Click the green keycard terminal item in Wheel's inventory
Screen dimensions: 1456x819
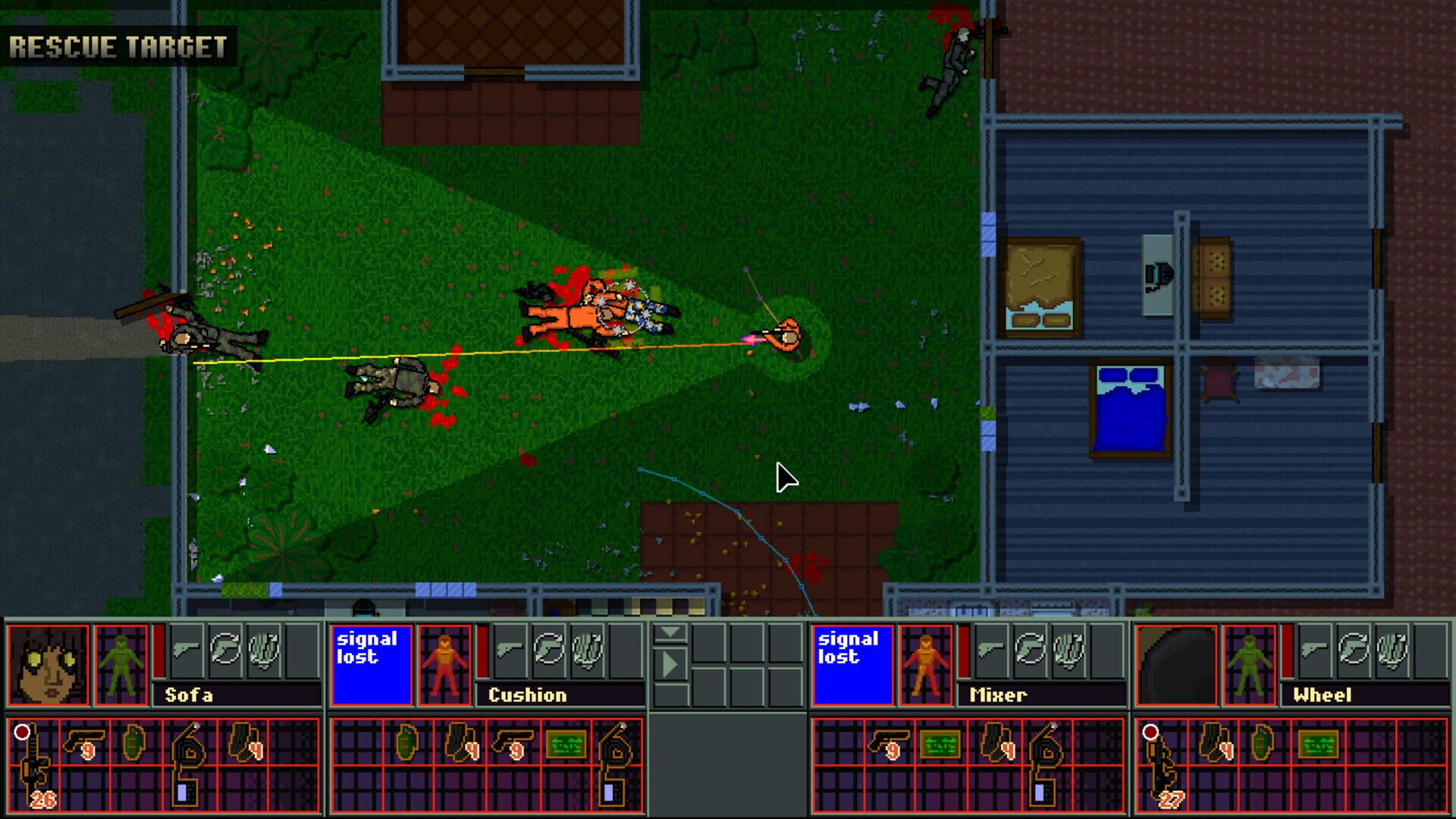(1318, 744)
